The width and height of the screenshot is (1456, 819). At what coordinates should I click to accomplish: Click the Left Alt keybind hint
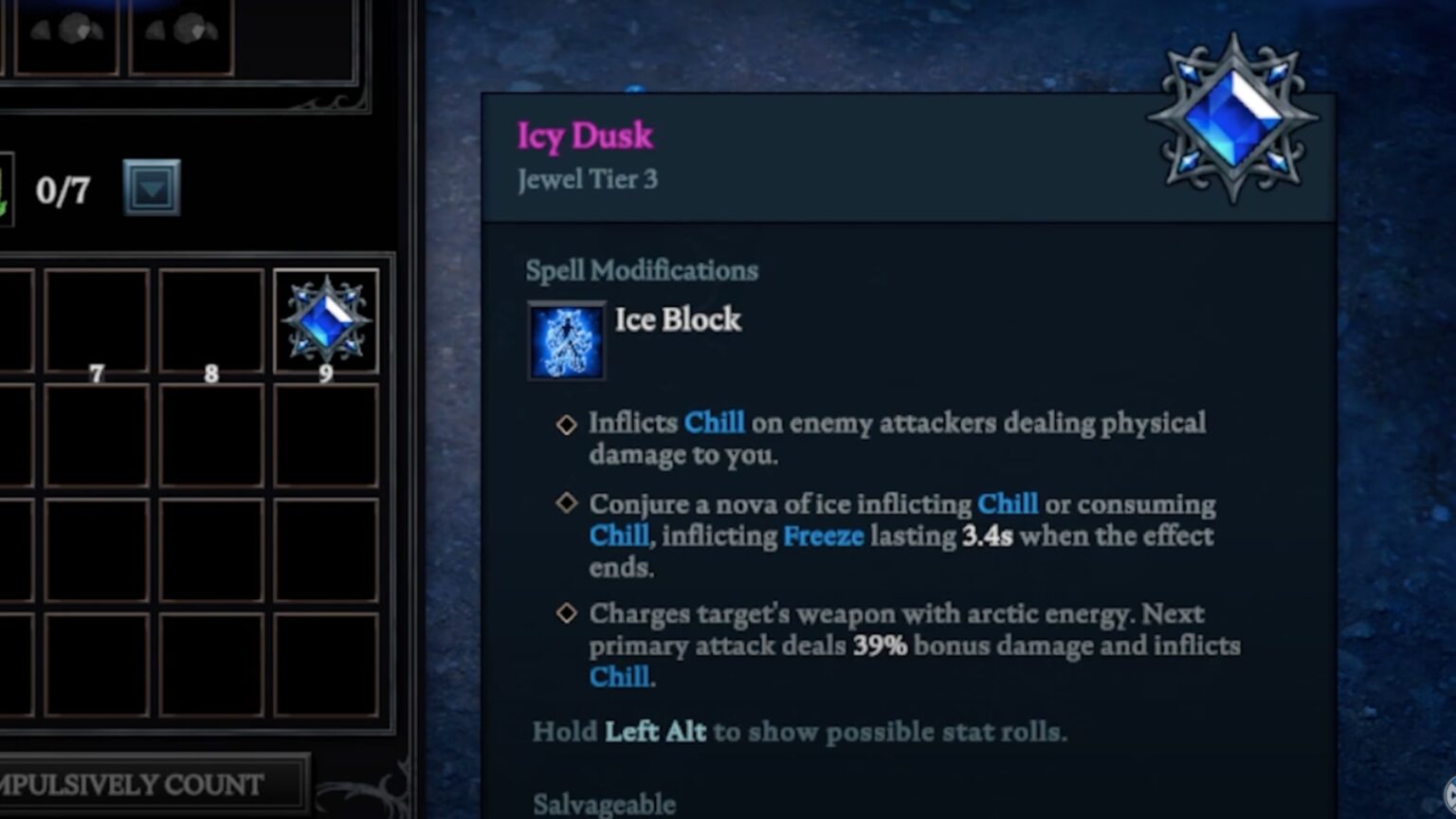click(655, 732)
